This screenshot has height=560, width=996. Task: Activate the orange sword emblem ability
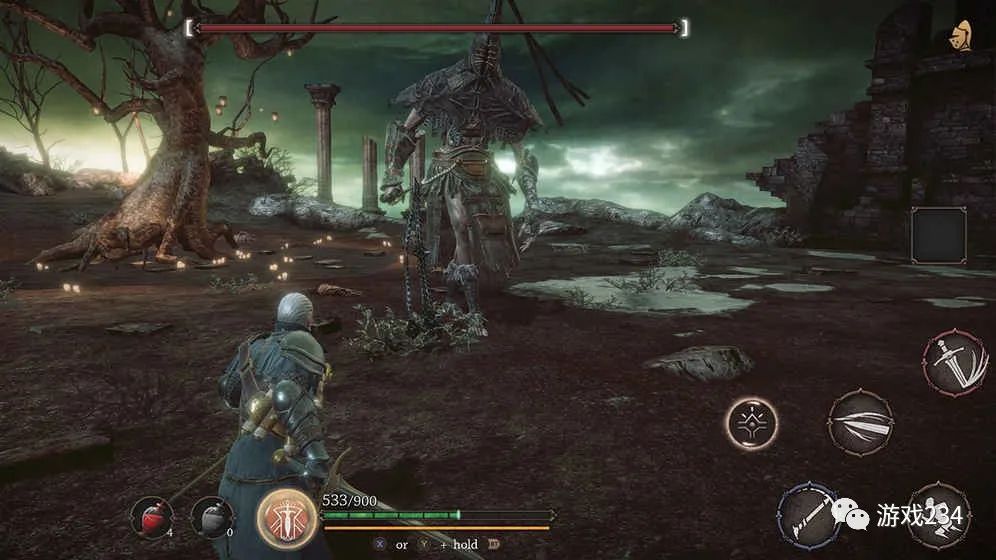coord(287,518)
